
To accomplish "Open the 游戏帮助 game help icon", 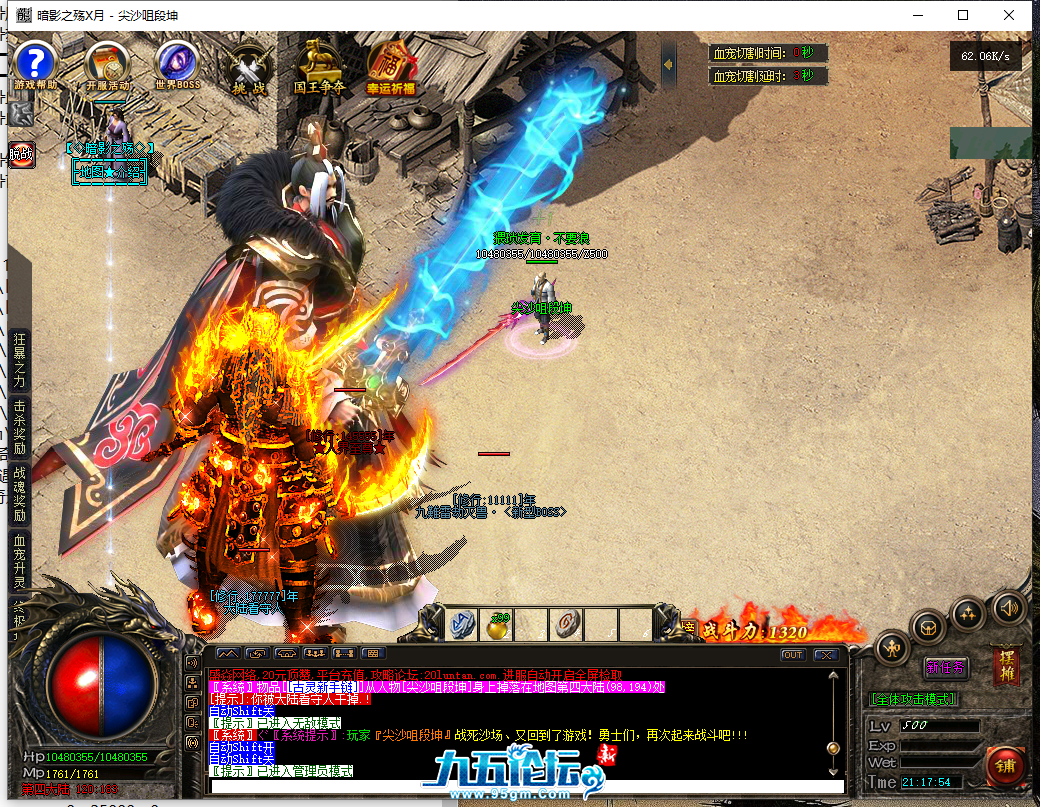I will point(34,62).
